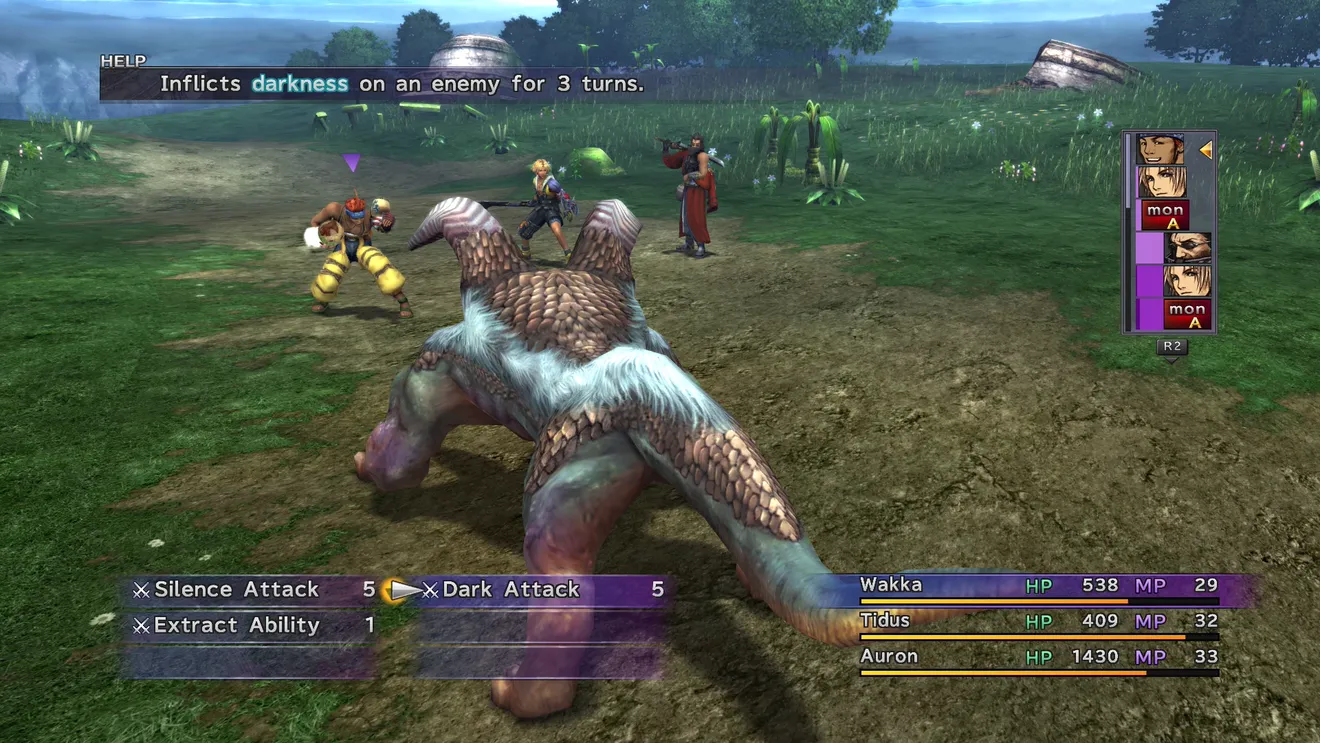1320x743 pixels.
Task: Select the Dark Attack skill
Action: tap(511, 590)
